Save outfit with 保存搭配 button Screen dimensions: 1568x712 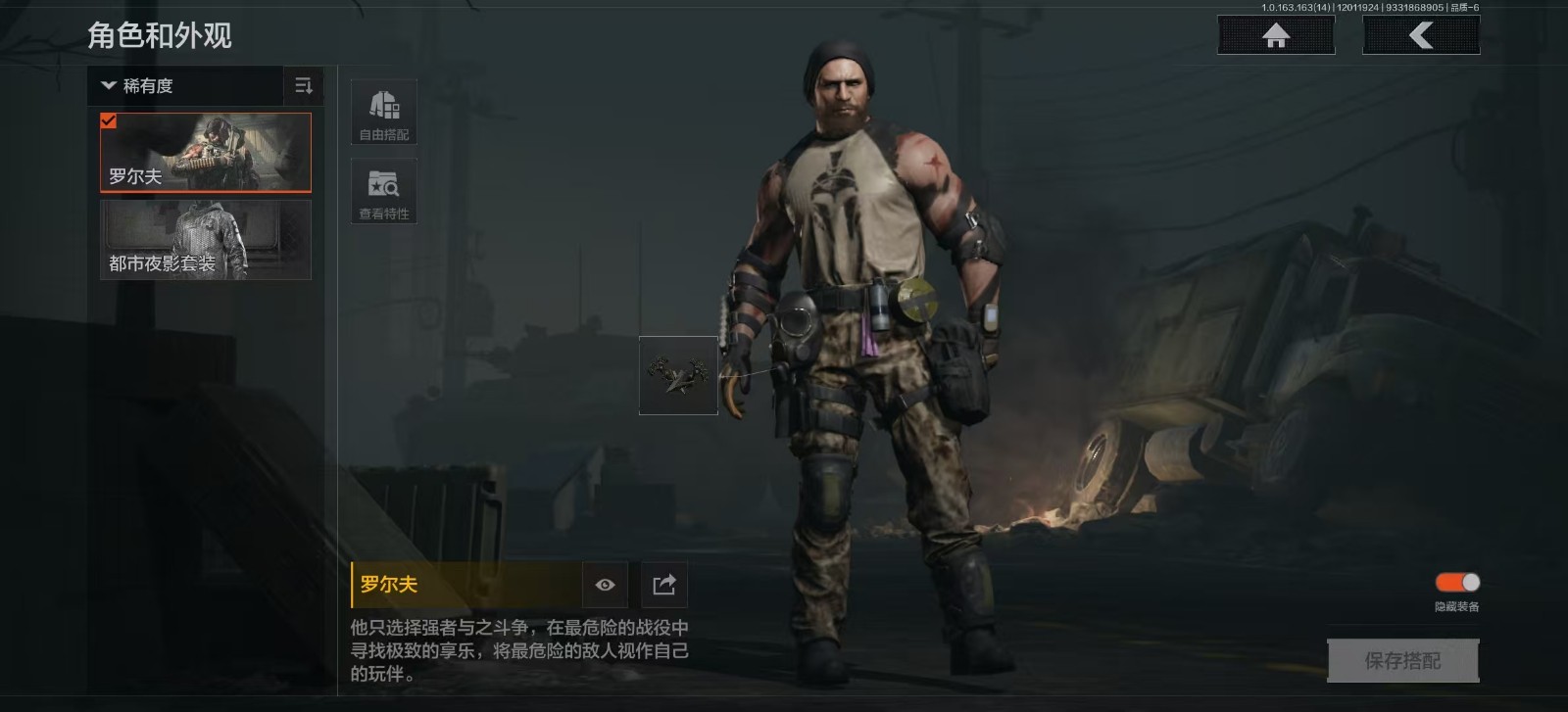[x=1402, y=661]
